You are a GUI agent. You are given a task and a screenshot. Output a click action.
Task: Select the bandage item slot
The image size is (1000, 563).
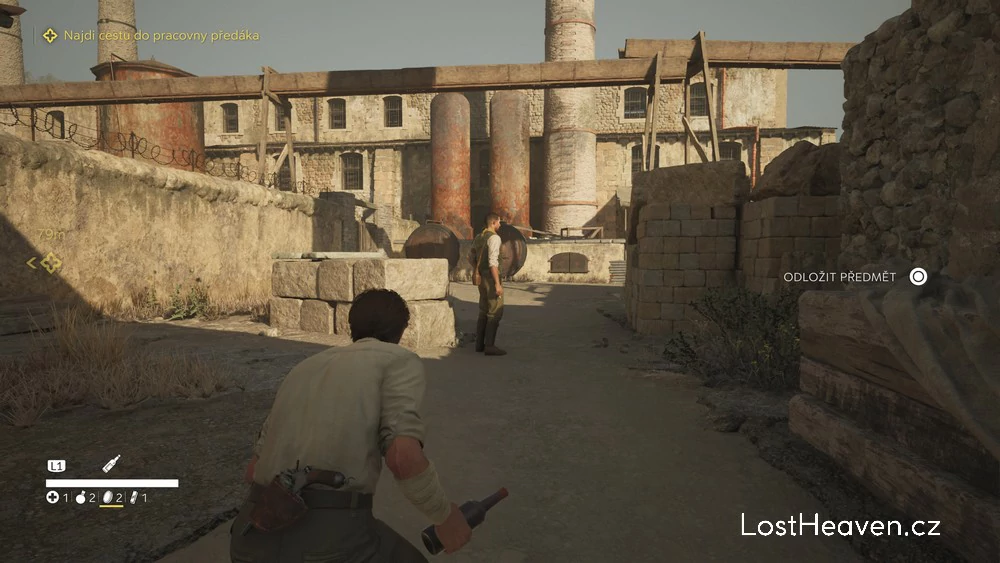pos(134,497)
